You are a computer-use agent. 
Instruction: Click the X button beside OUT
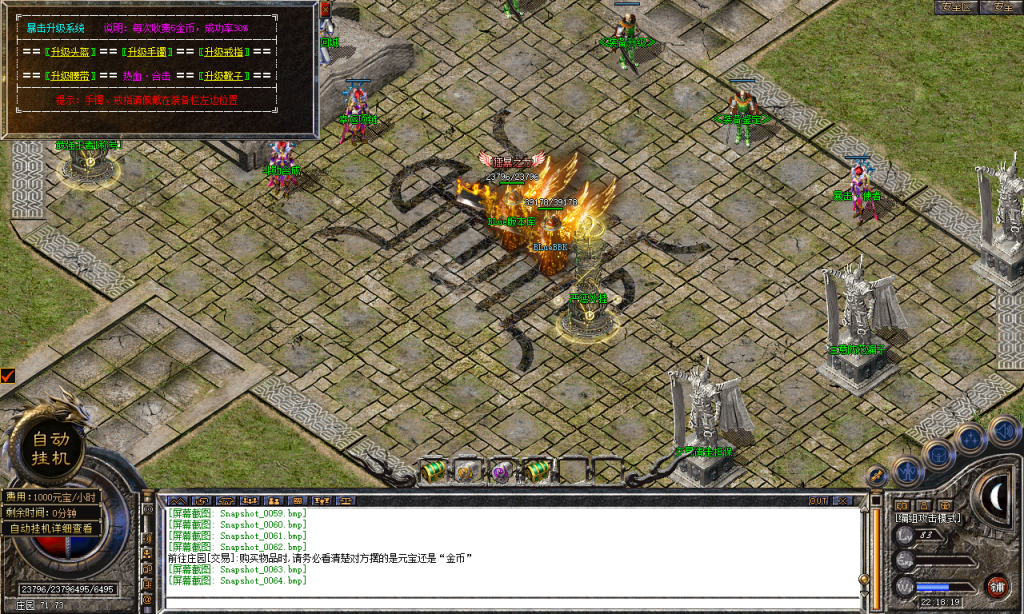(844, 500)
